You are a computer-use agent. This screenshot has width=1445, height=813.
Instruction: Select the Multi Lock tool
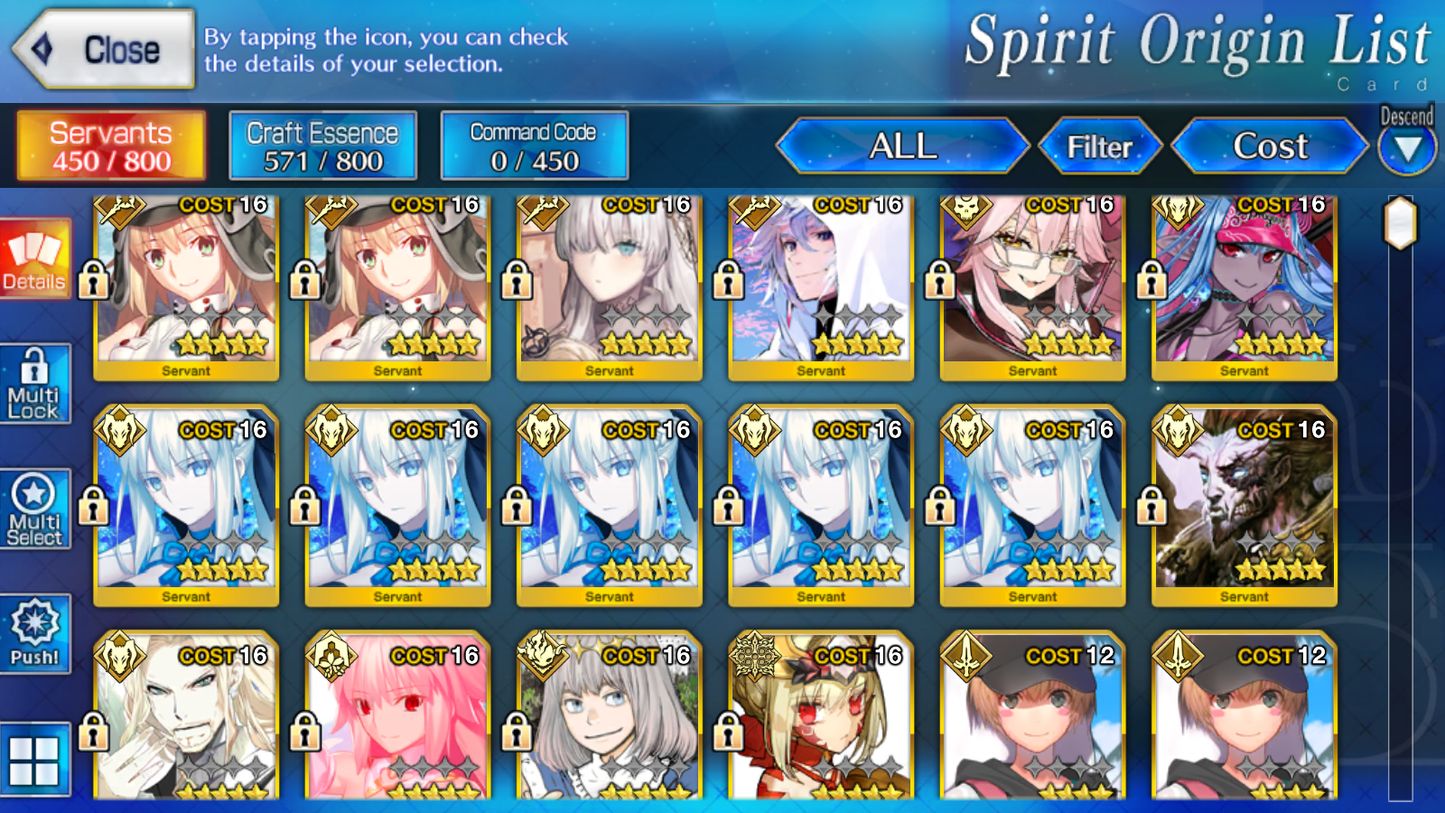click(35, 383)
